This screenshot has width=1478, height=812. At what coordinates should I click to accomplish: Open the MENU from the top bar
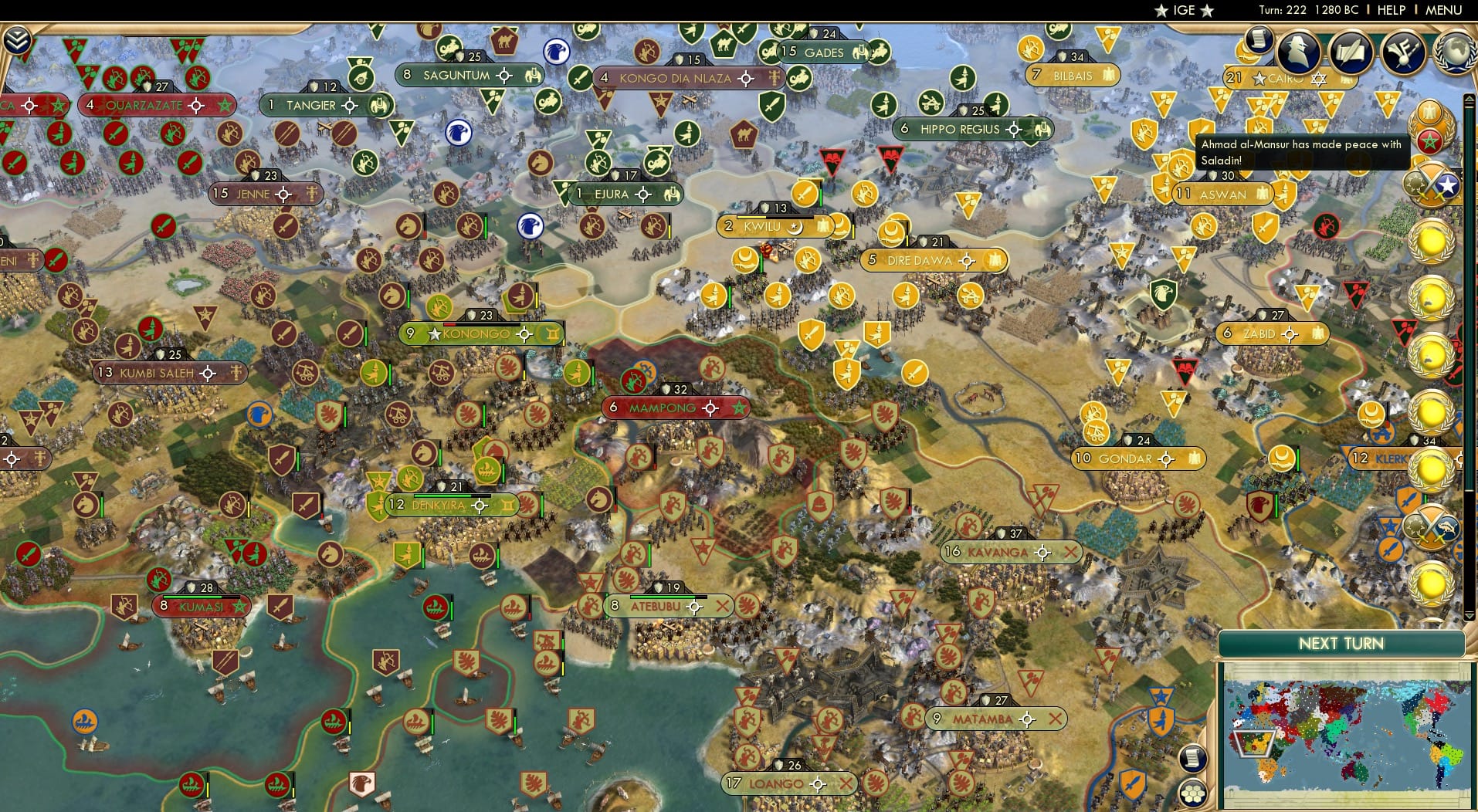point(1444,10)
